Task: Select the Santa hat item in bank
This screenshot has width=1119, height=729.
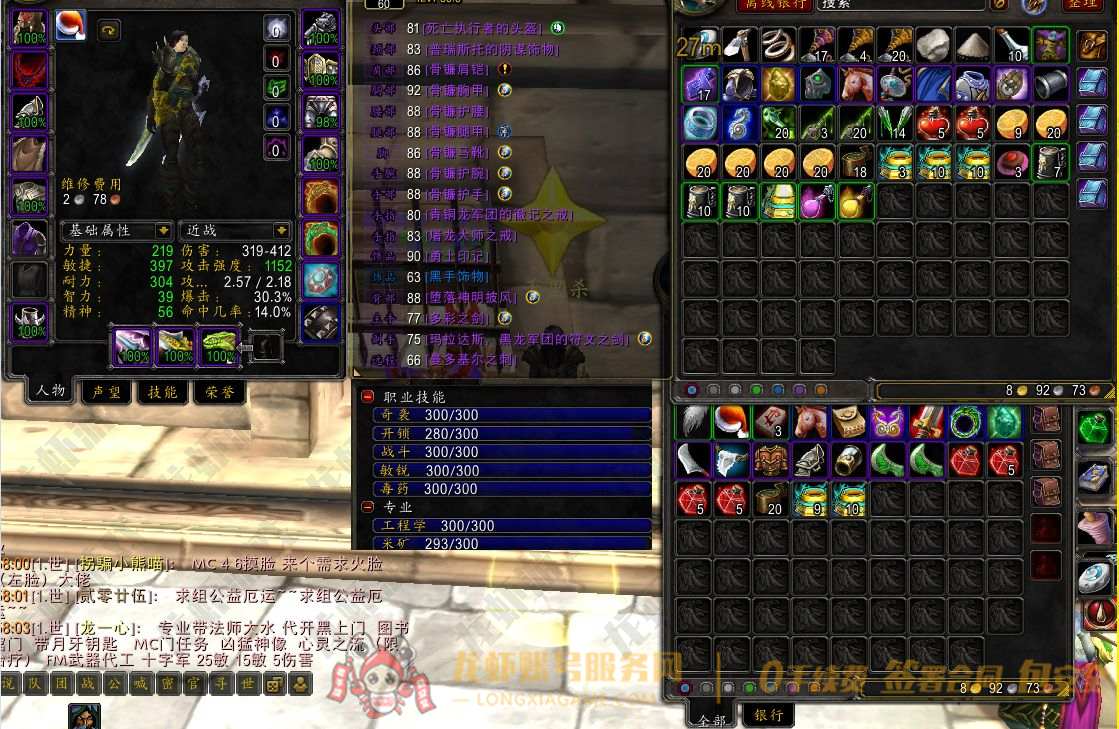Action: pos(733,422)
